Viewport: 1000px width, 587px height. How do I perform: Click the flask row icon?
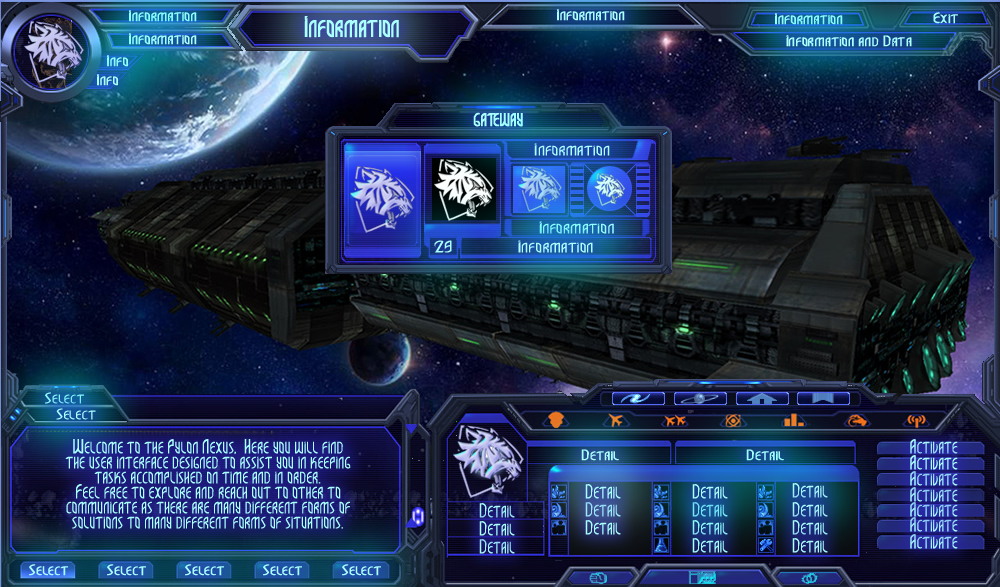(660, 546)
